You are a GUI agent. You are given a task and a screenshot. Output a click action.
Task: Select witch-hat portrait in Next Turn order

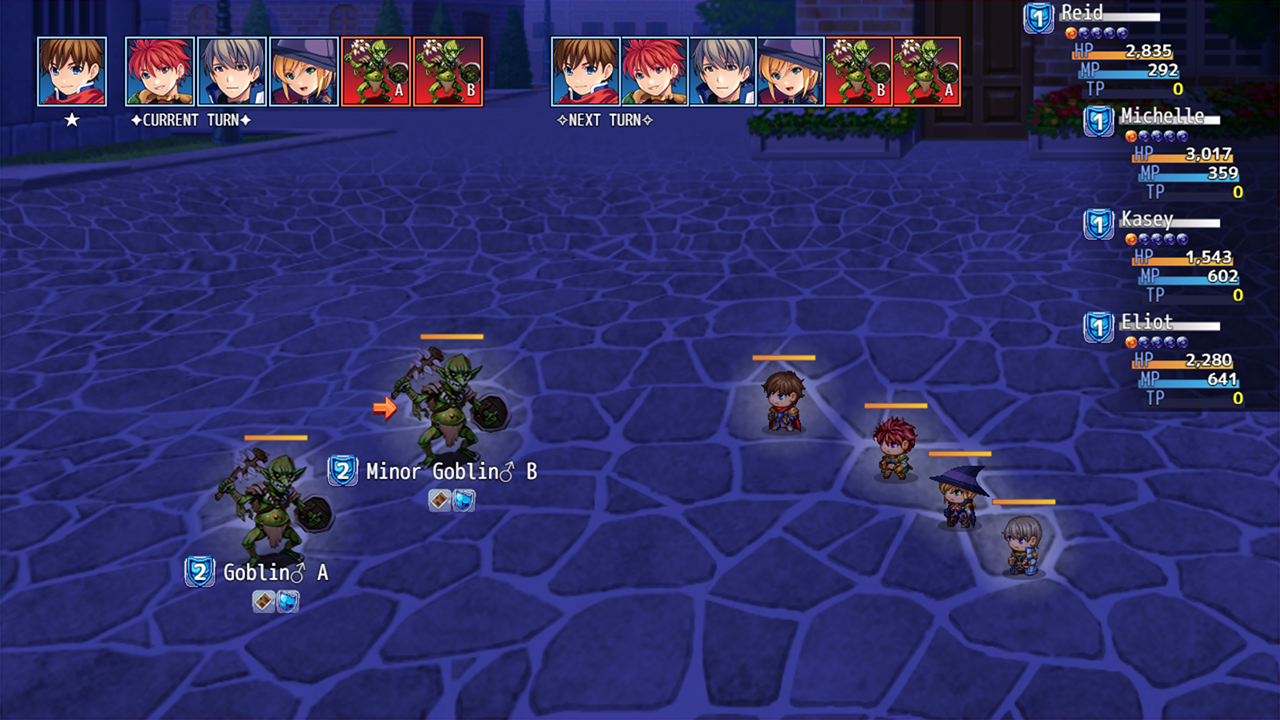(790, 71)
